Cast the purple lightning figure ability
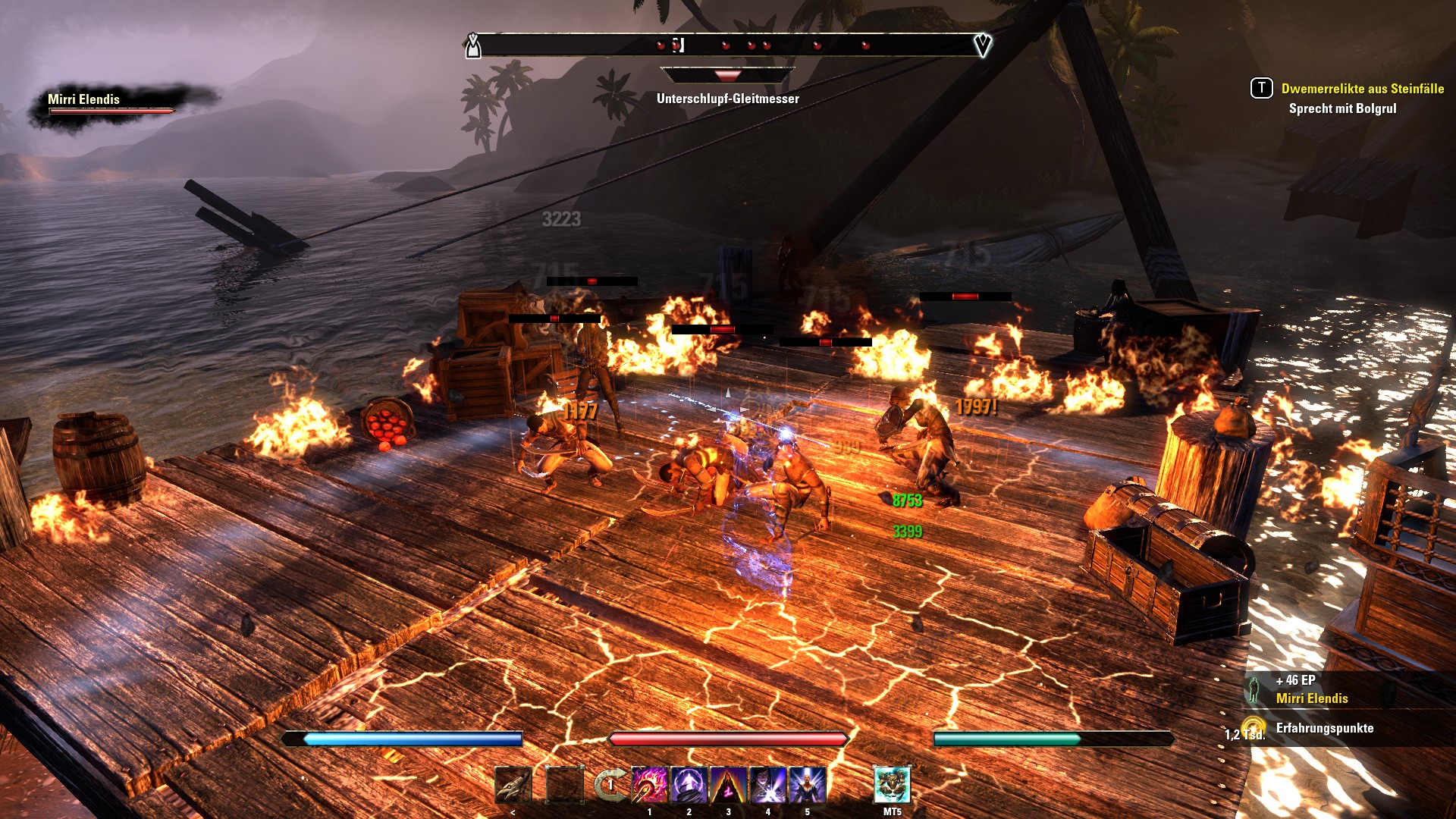 tap(689, 785)
